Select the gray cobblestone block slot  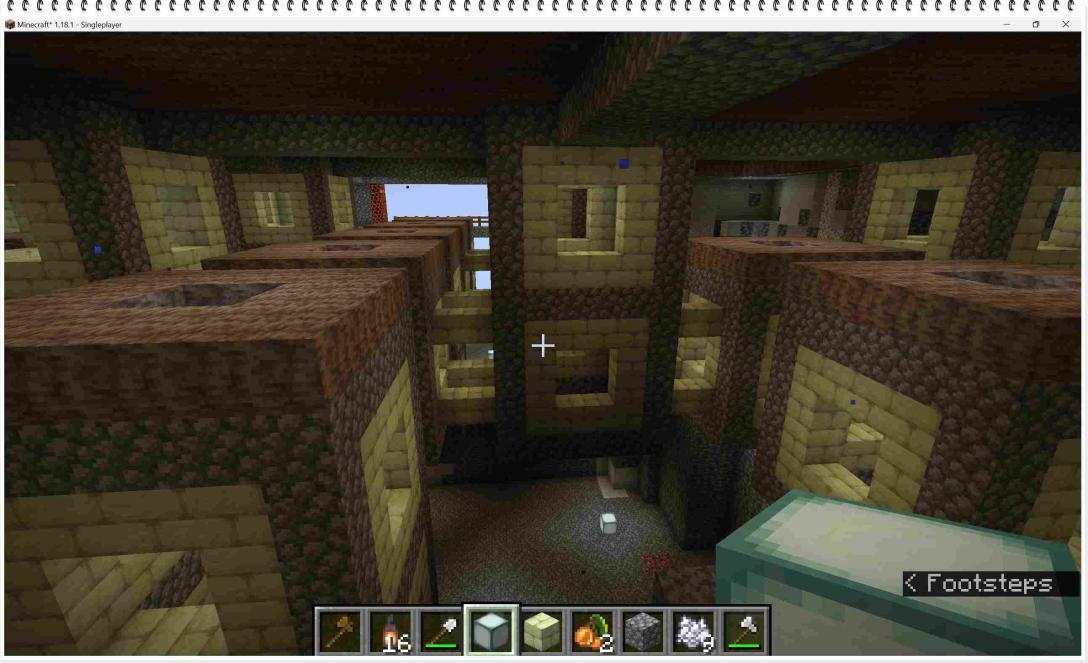tap(644, 631)
